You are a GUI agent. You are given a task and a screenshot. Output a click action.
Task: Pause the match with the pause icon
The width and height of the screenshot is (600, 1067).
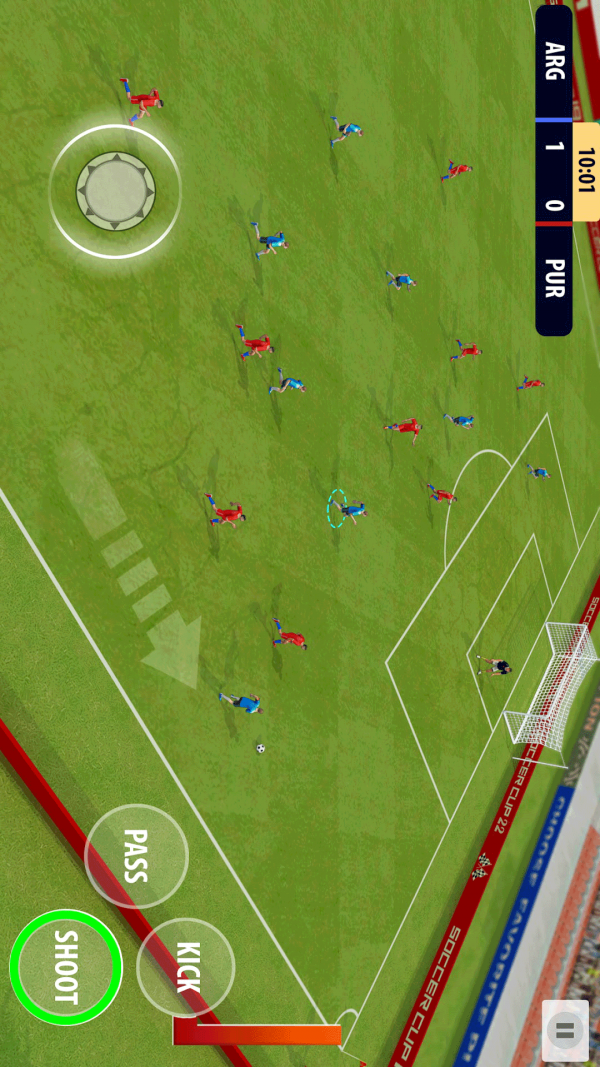pyautogui.click(x=565, y=1030)
